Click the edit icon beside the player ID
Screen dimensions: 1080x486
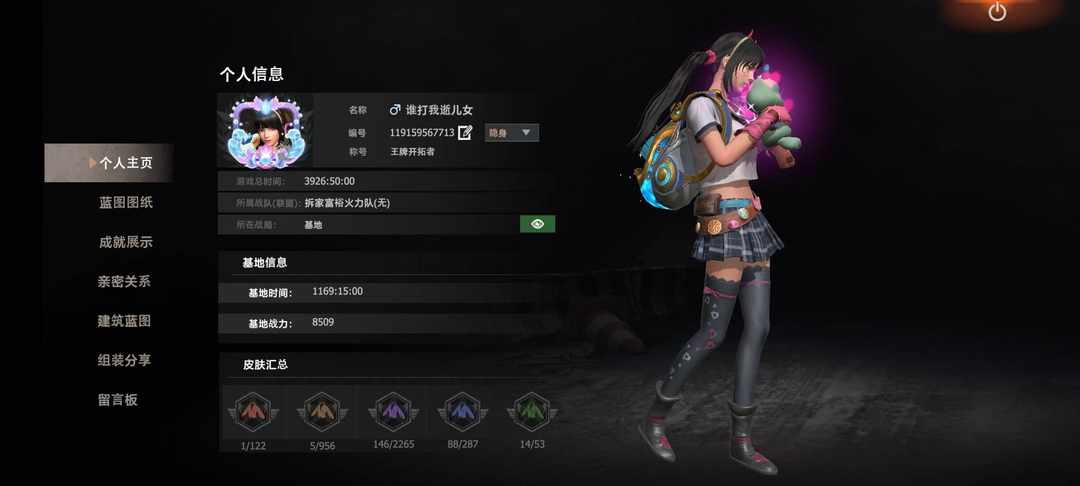click(465, 132)
